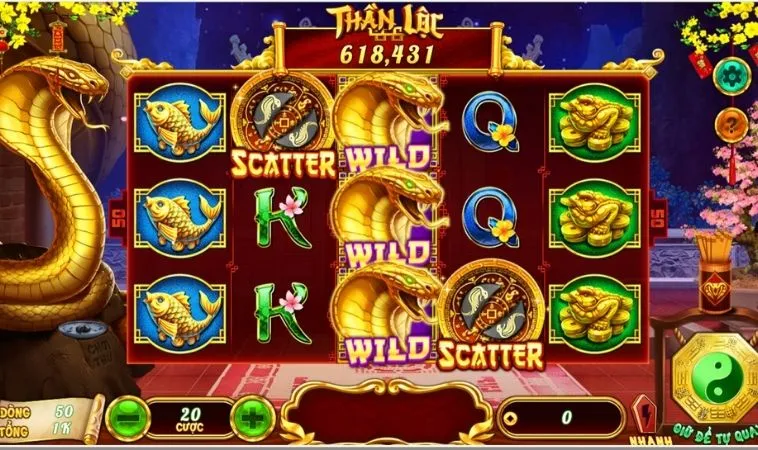758x450 pixels.
Task: Open help with the orange question mark
Action: coord(731,124)
